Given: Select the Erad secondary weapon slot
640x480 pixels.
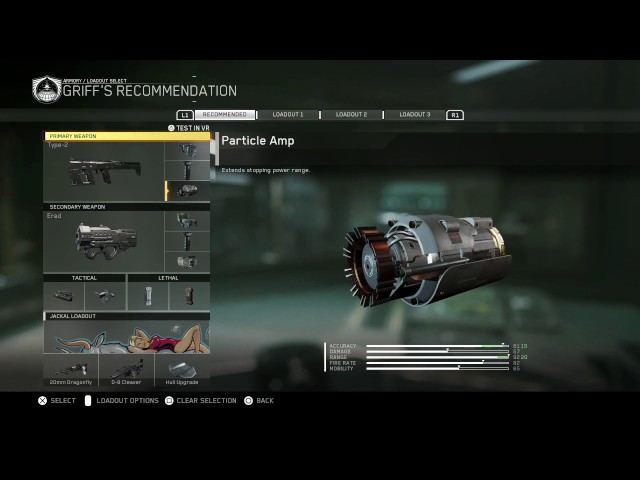Looking at the screenshot, I should [104, 241].
